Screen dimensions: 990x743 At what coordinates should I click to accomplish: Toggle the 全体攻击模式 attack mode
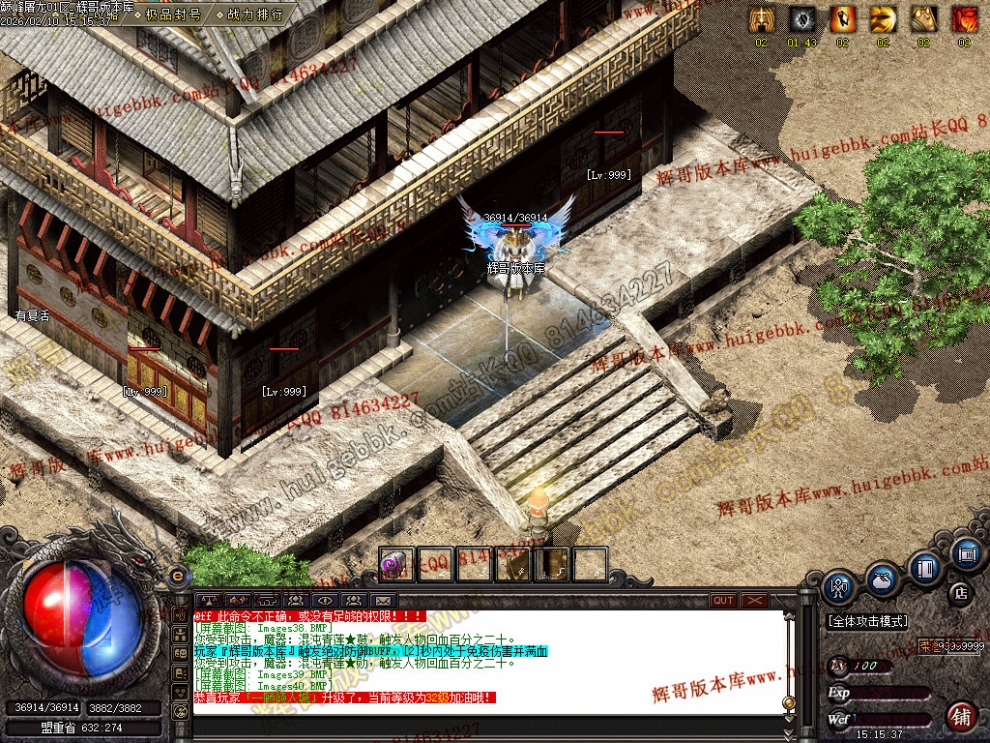[x=867, y=621]
